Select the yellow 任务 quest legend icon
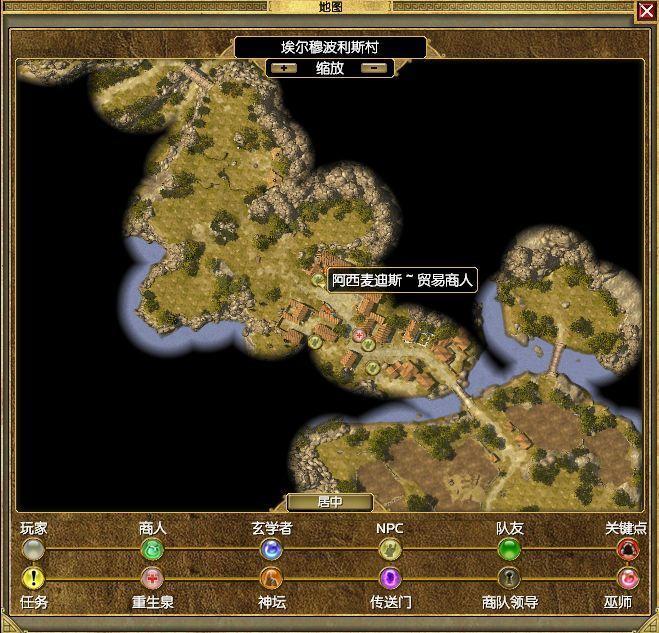The width and height of the screenshot is (659, 633). pyautogui.click(x=33, y=578)
